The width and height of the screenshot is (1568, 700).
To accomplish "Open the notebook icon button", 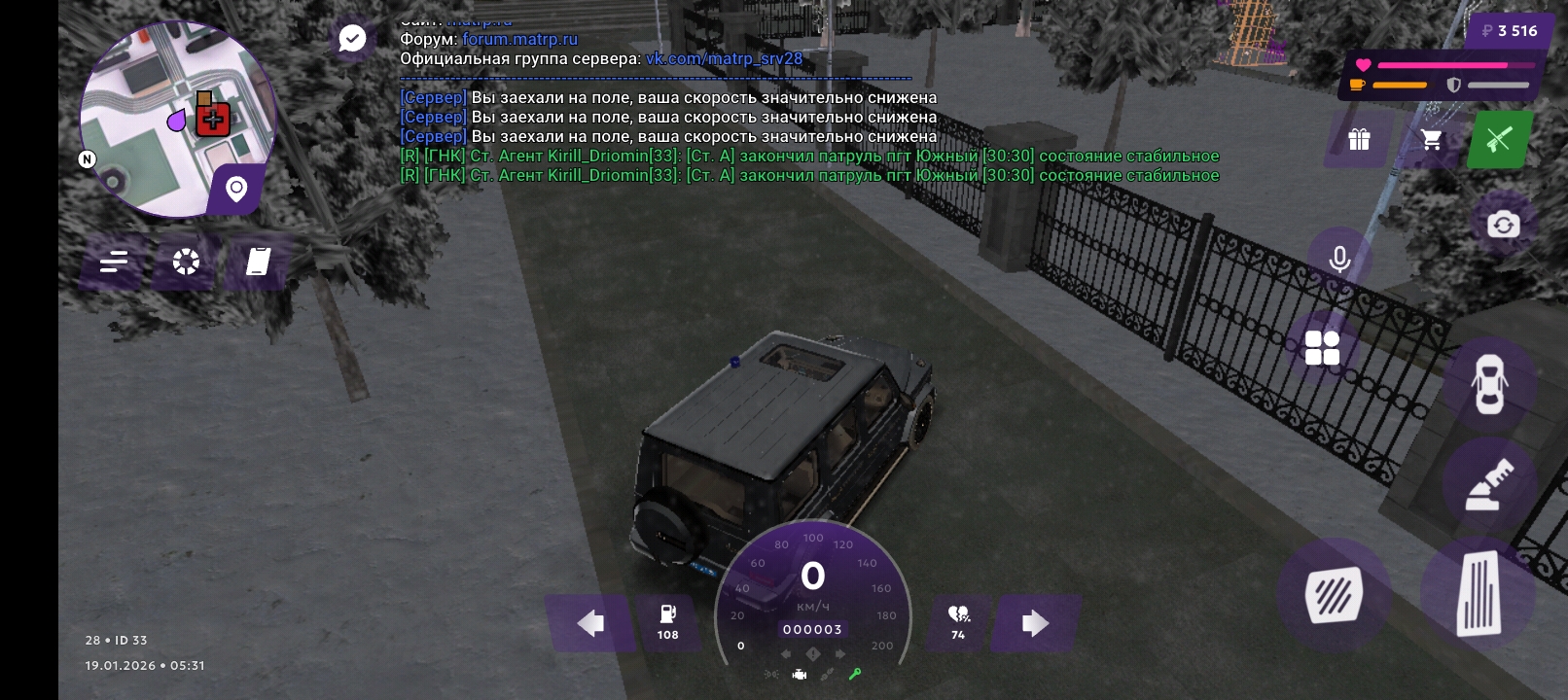I will (258, 262).
